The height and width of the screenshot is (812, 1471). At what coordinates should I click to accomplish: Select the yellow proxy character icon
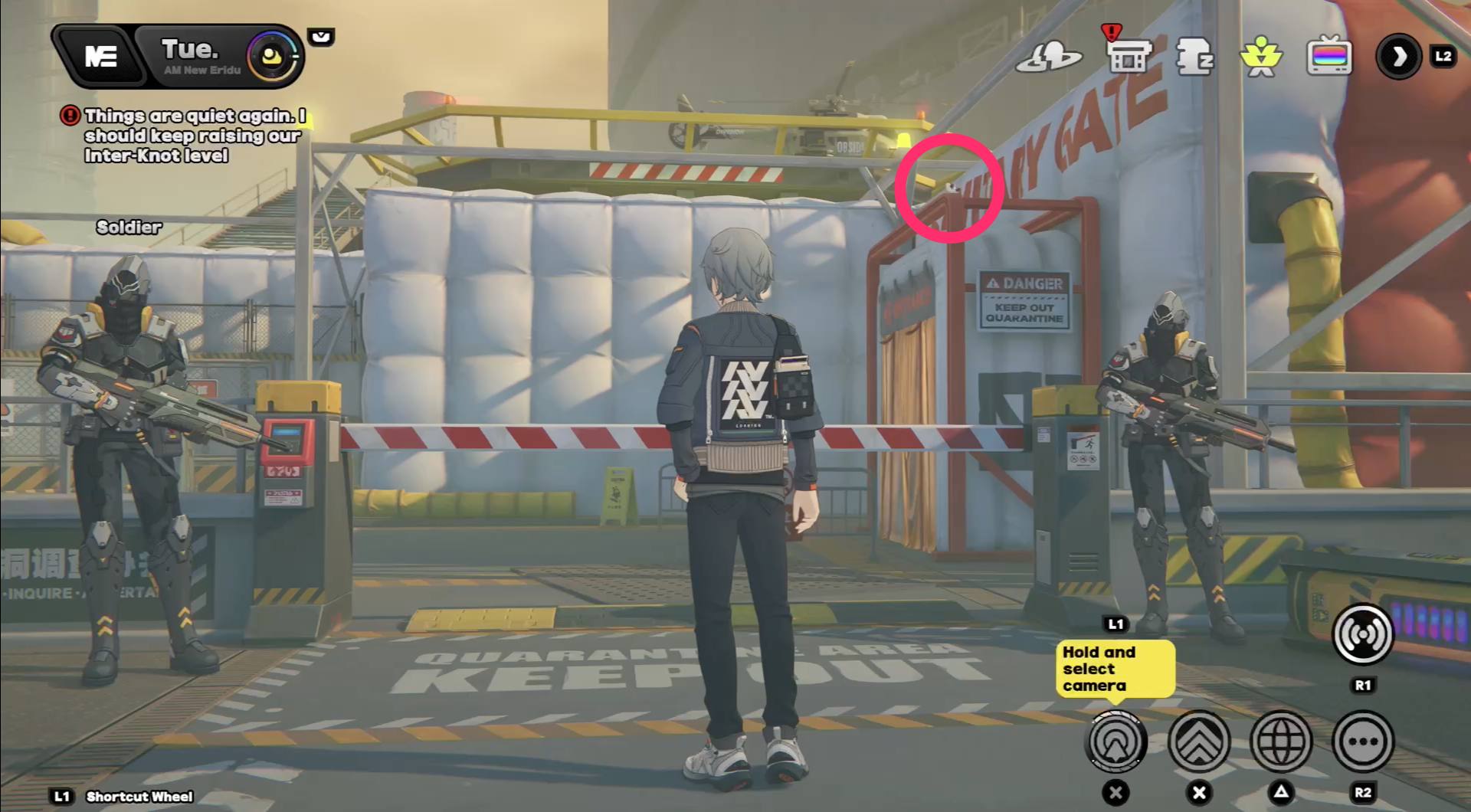(1260, 56)
